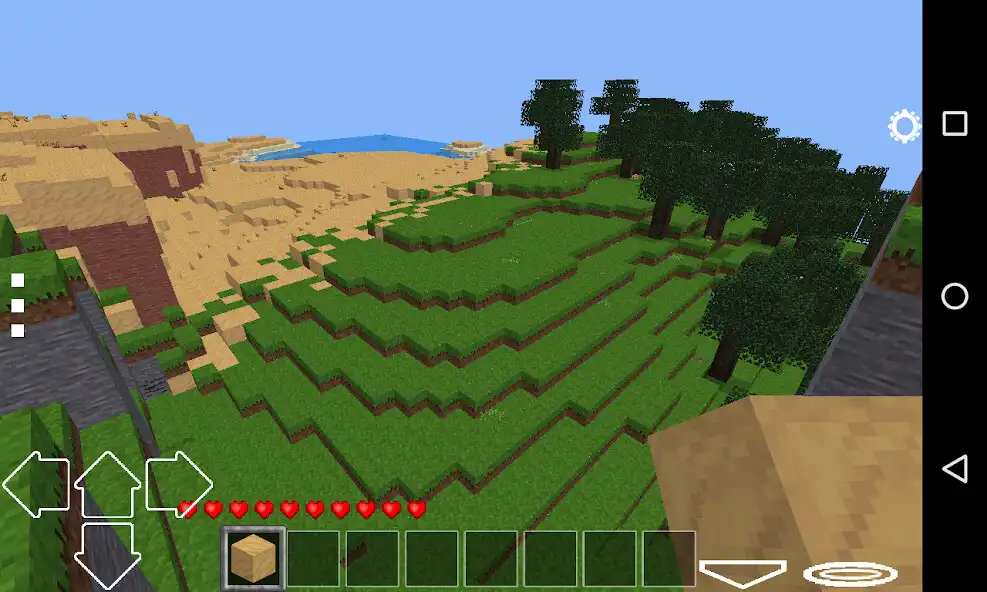Tap Android back triangle button

(x=955, y=469)
